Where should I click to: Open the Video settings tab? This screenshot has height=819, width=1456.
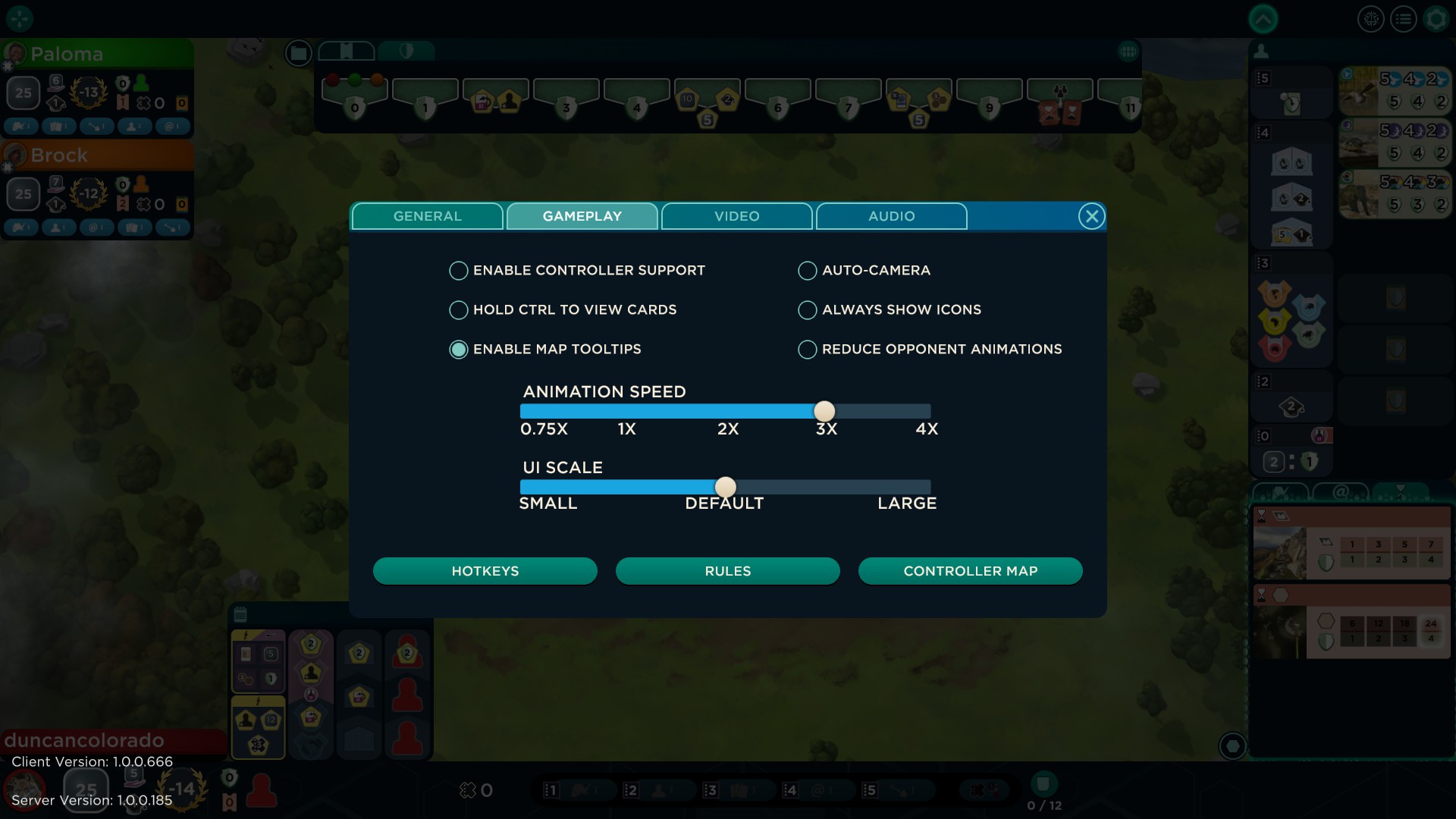[x=736, y=216]
